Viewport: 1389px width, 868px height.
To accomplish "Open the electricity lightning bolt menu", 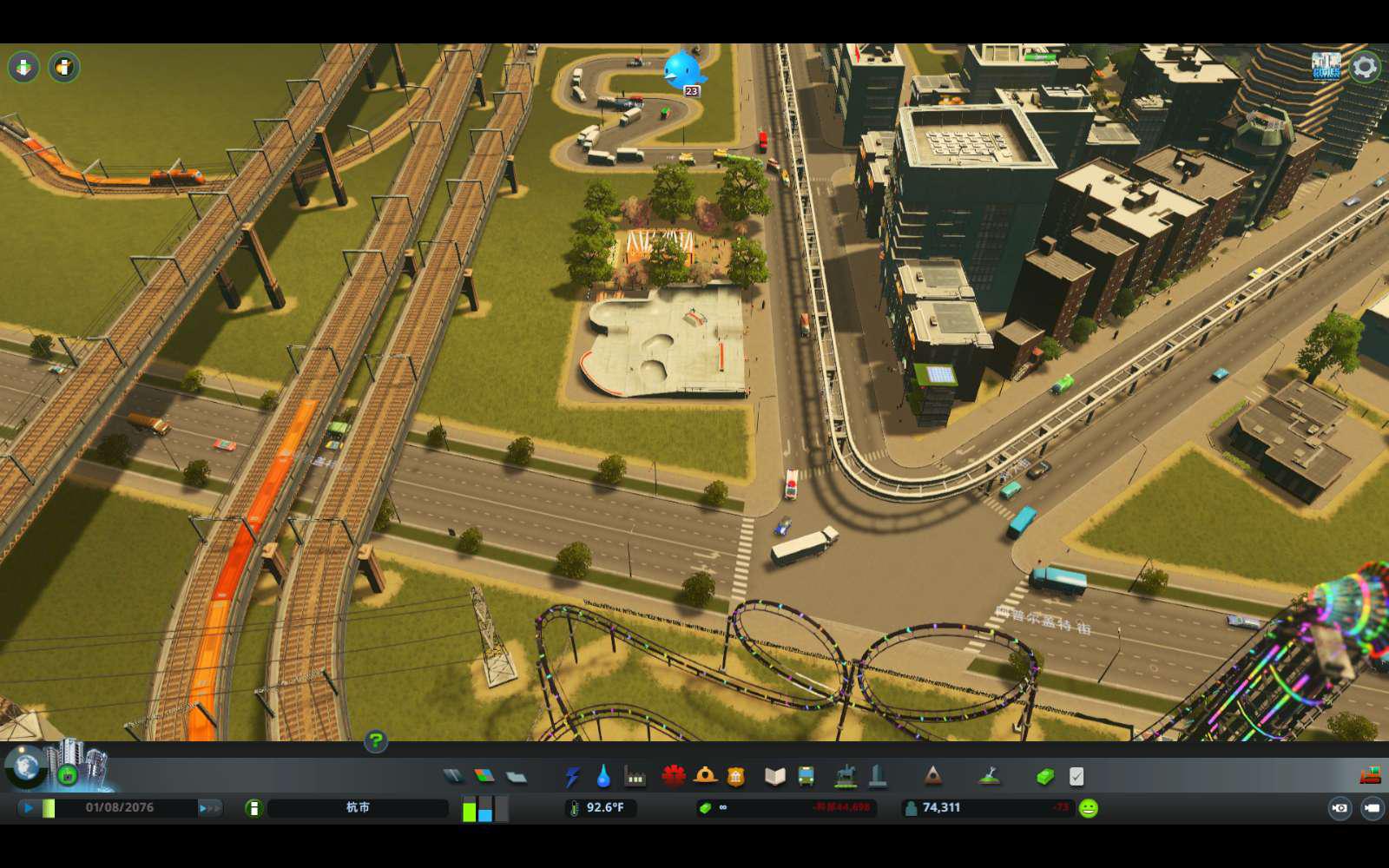I will 572,776.
